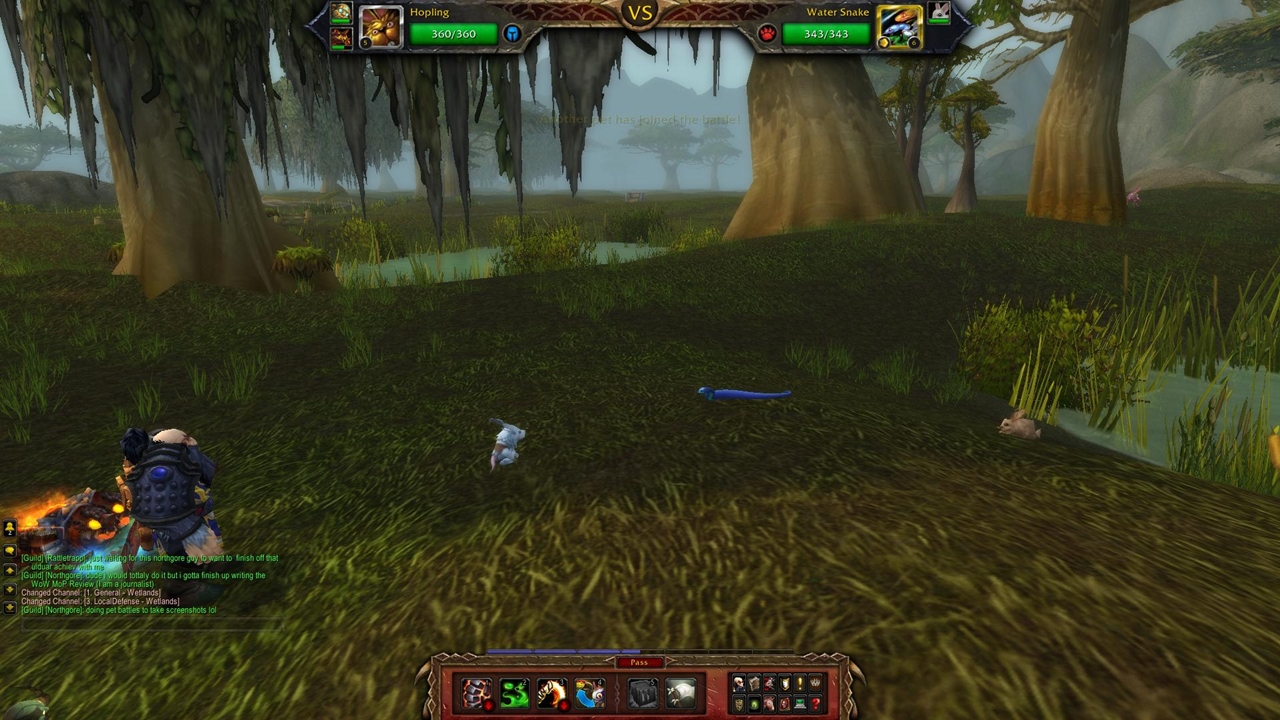This screenshot has height=720, width=1280.
Task: Open the chat speech bubble menu
Action: [10, 550]
